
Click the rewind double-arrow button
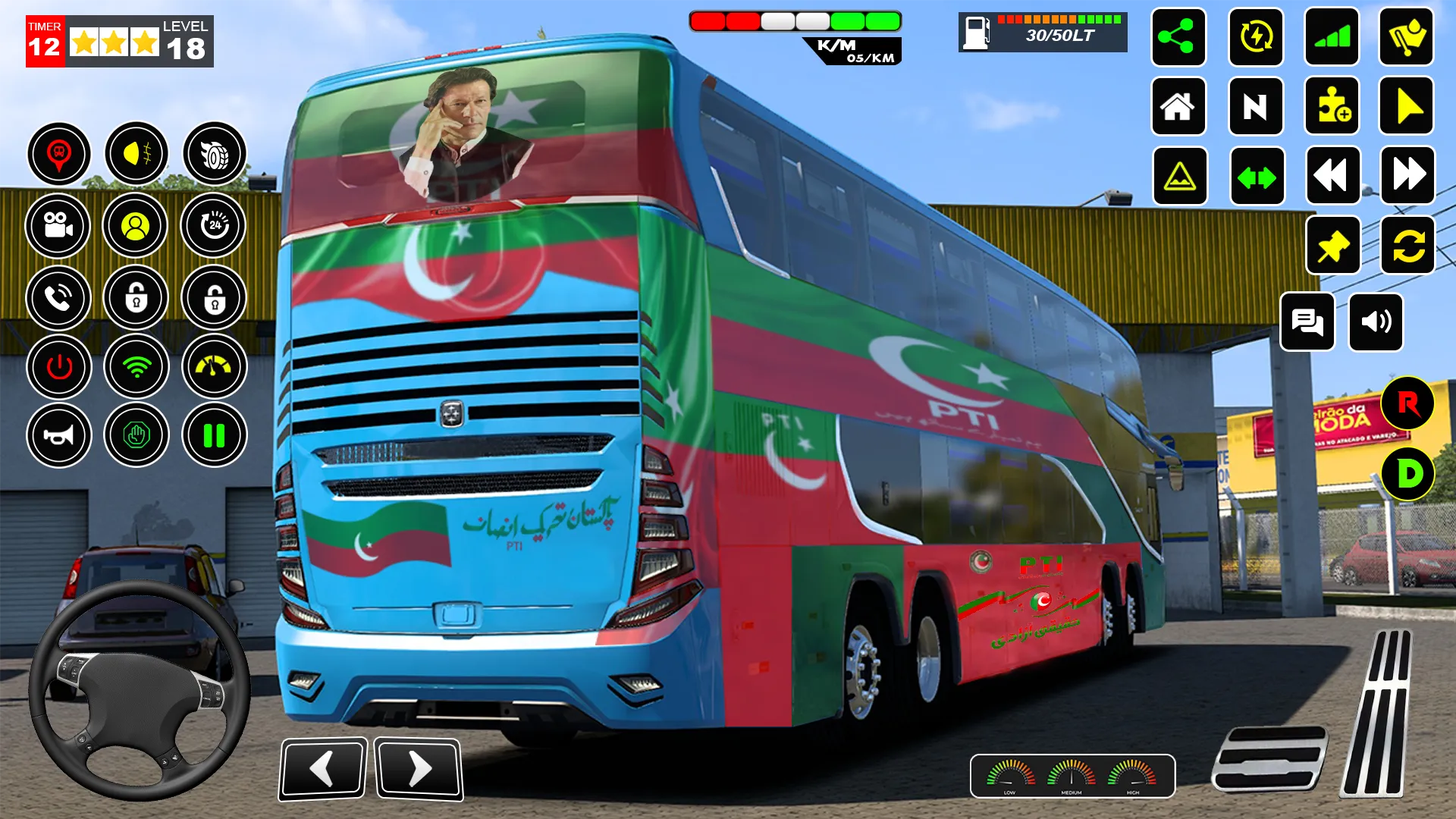(x=1332, y=176)
